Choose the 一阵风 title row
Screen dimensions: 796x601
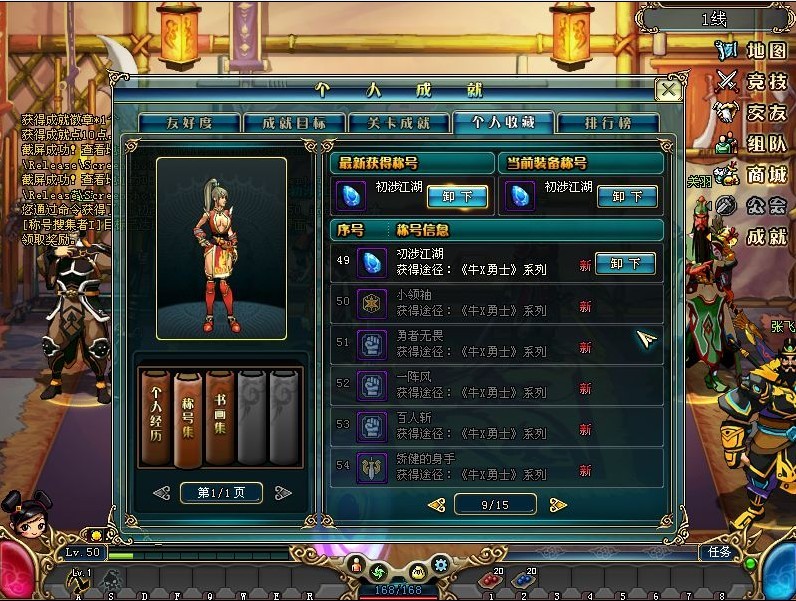pos(496,386)
